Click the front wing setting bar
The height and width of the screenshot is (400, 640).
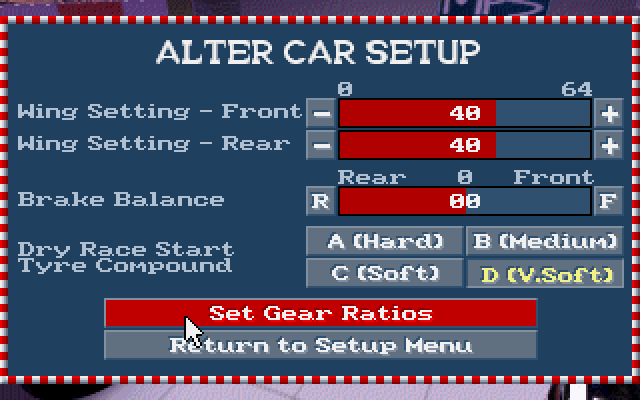[464, 113]
